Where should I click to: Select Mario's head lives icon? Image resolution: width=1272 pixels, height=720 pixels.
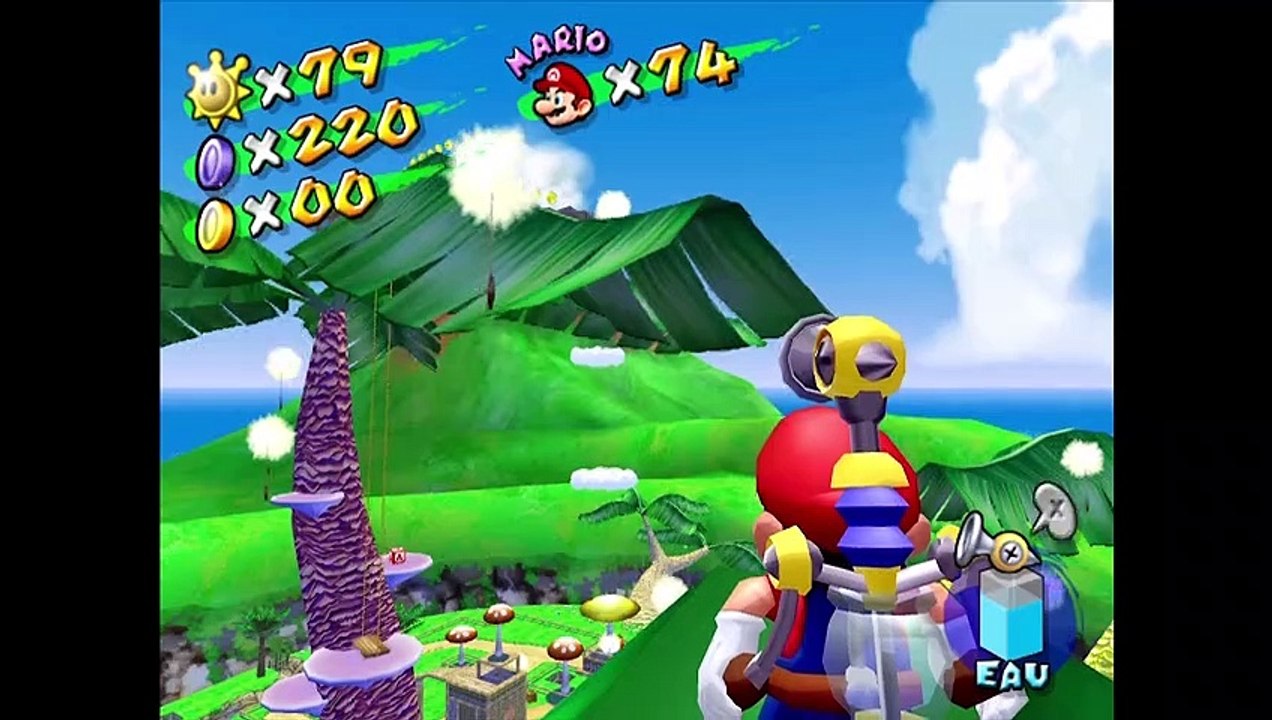[562, 95]
